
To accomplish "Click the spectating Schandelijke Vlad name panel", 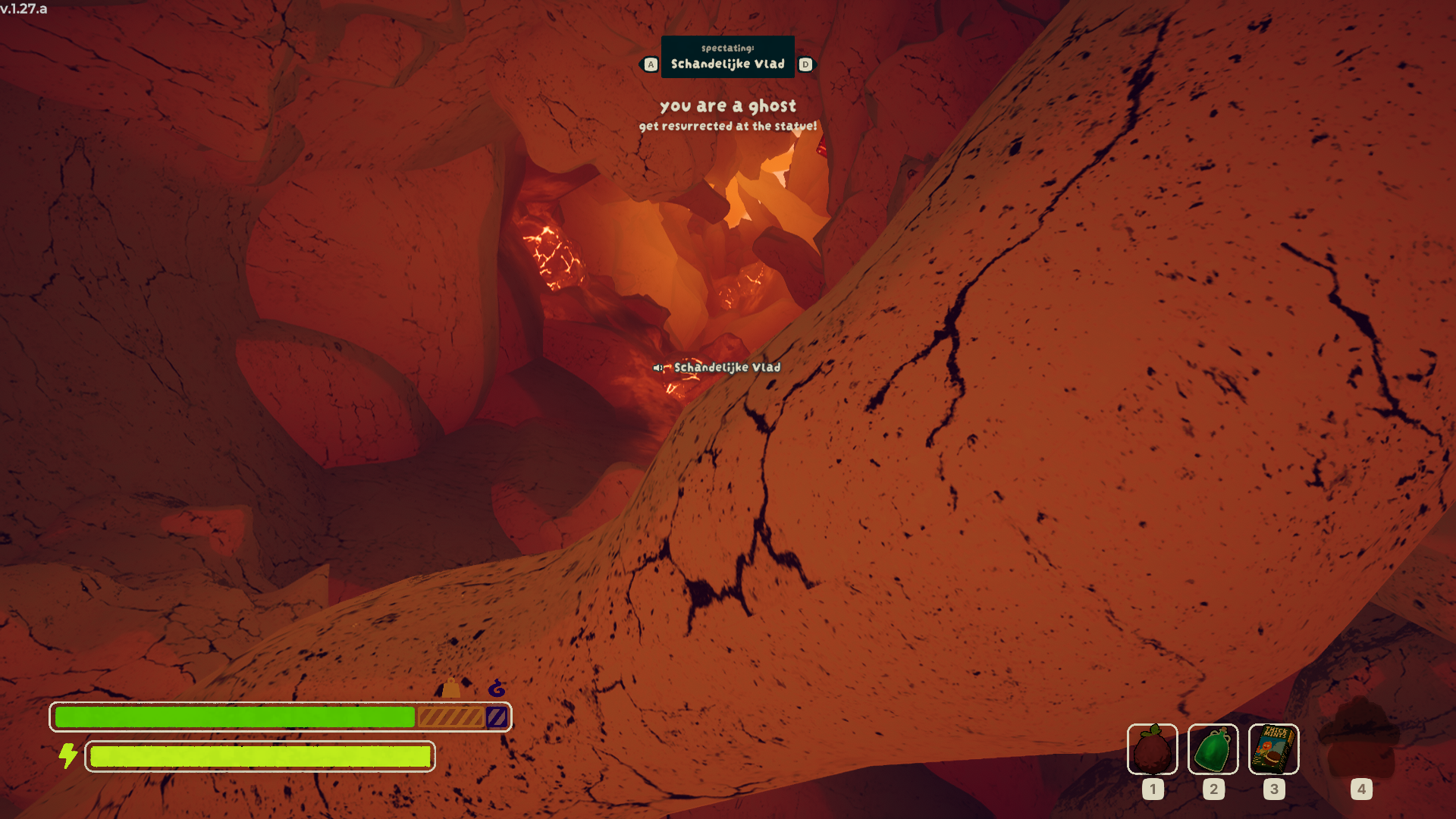I will [x=727, y=57].
